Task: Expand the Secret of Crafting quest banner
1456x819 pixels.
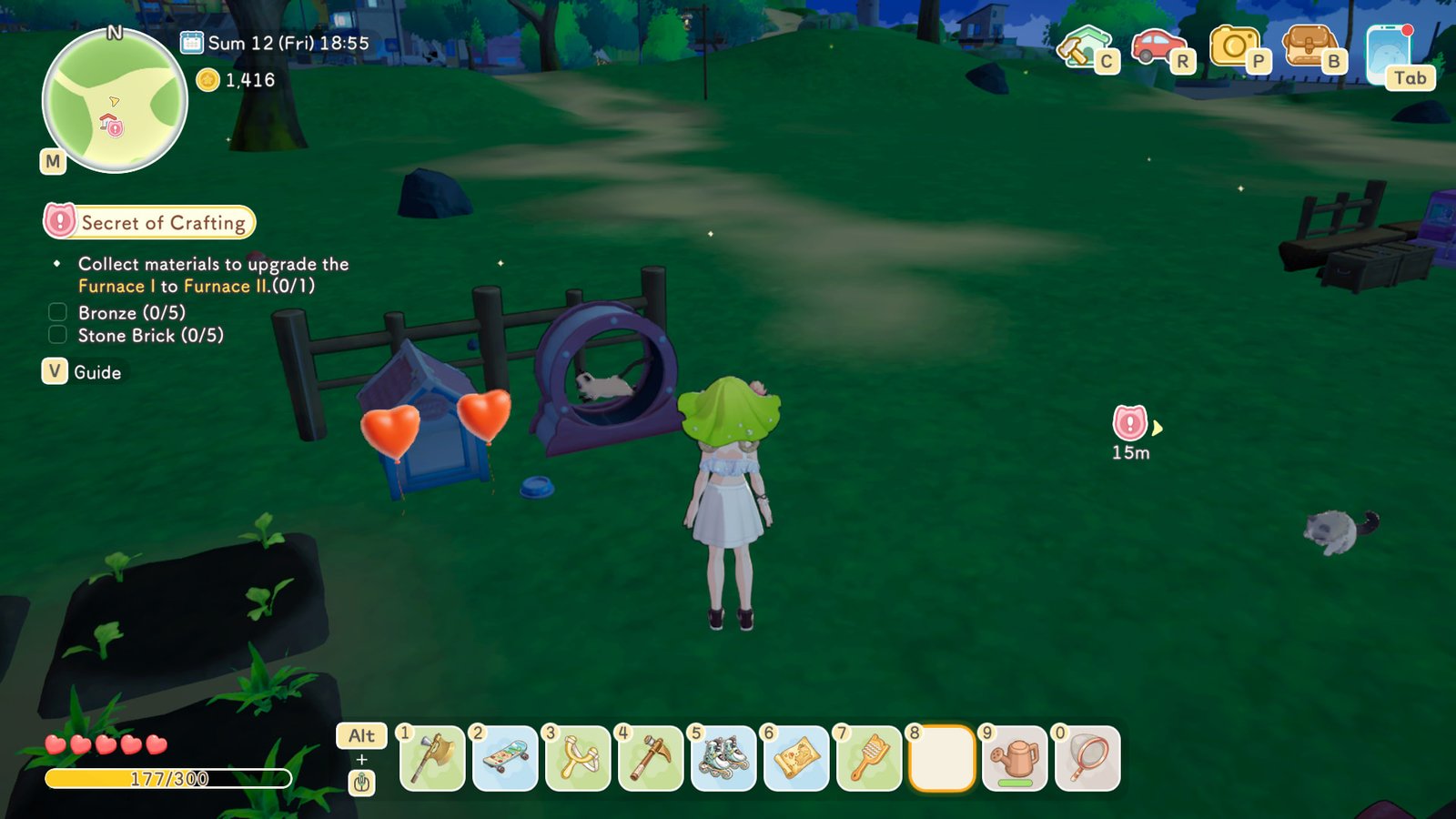Action: pos(150,222)
